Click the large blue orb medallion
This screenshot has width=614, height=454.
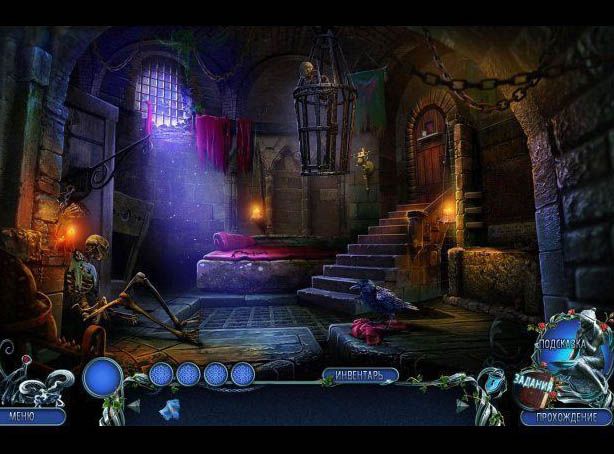(102, 378)
